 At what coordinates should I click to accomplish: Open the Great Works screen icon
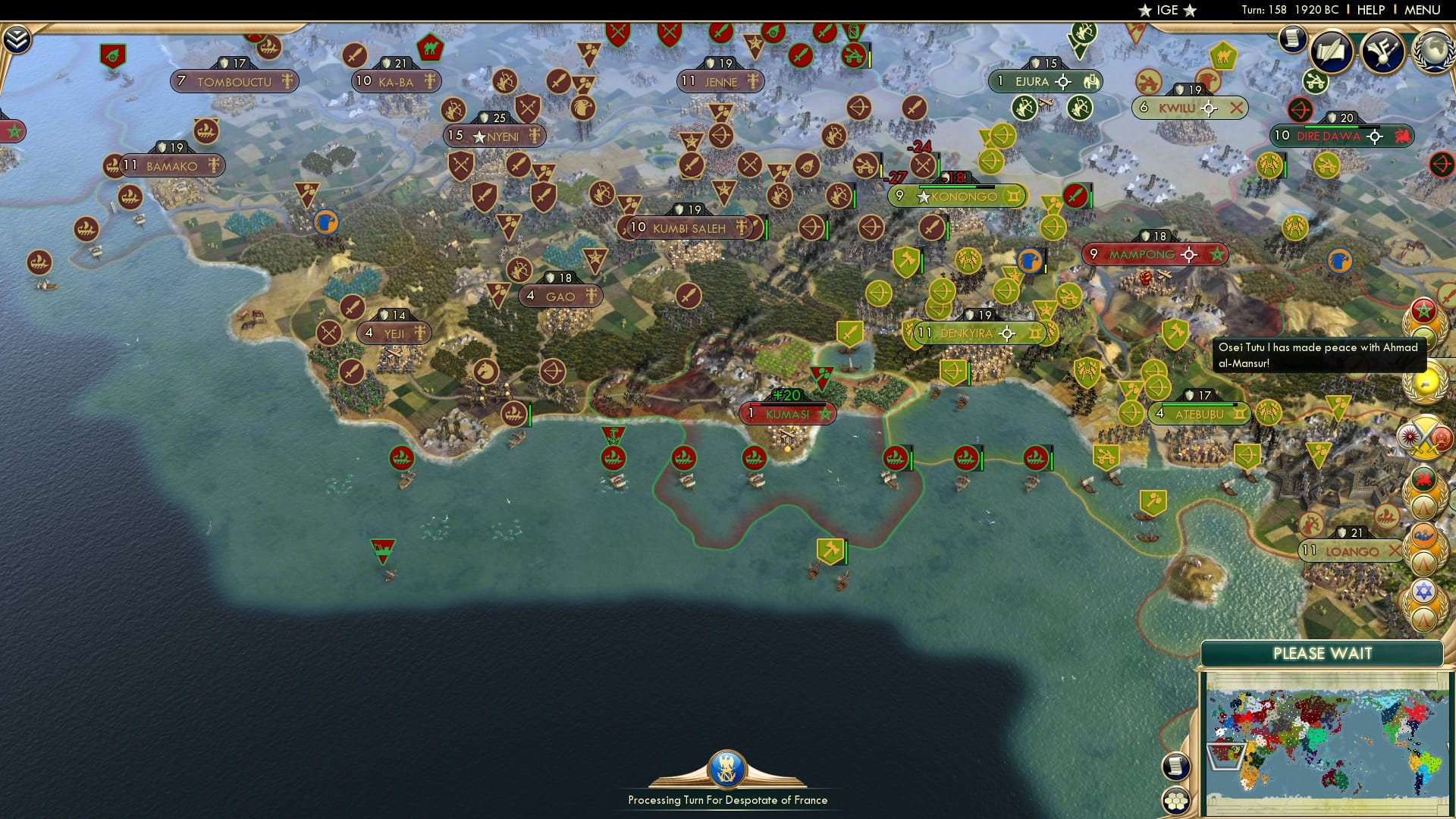click(1382, 48)
